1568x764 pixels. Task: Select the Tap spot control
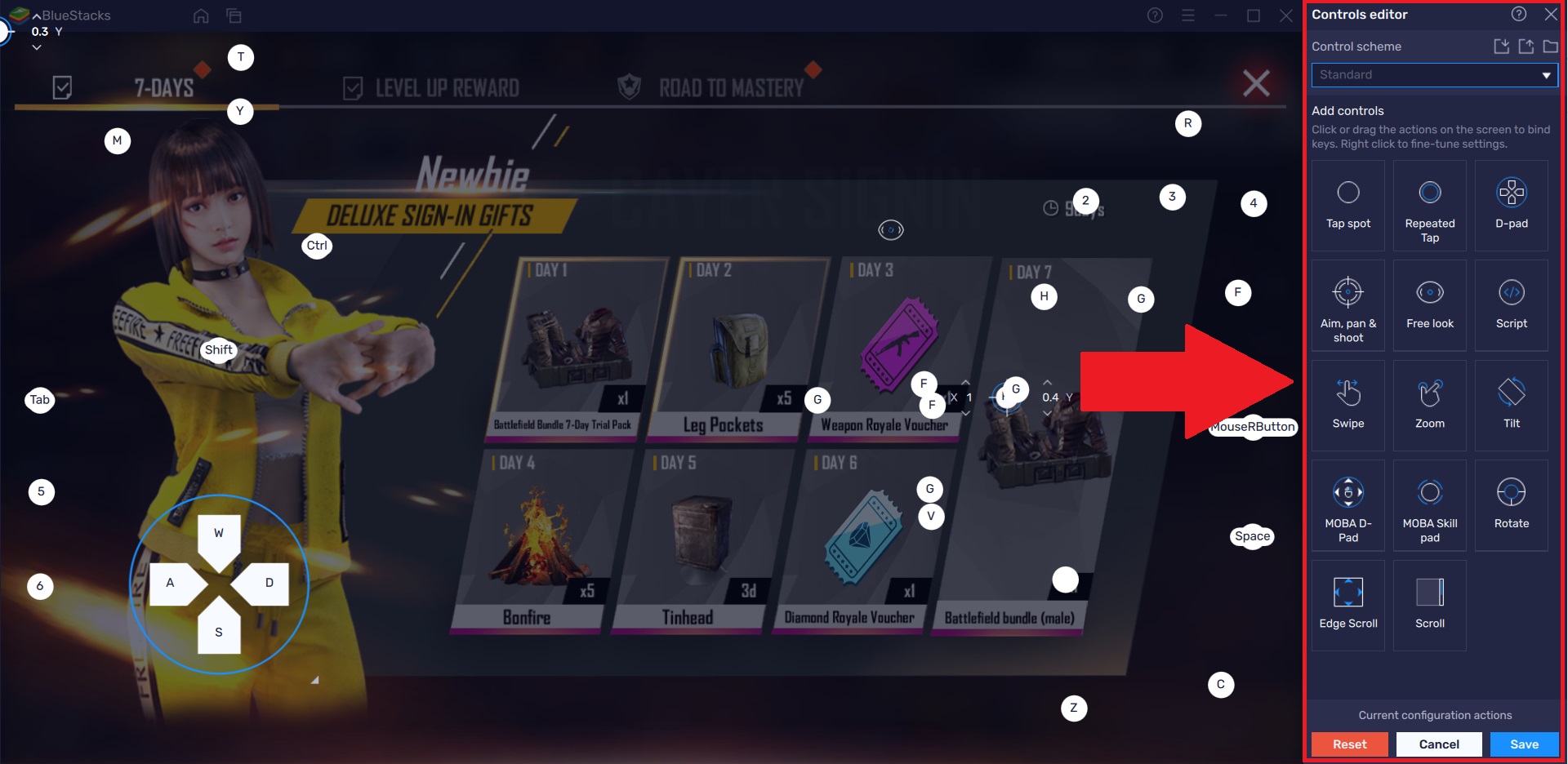click(x=1347, y=206)
